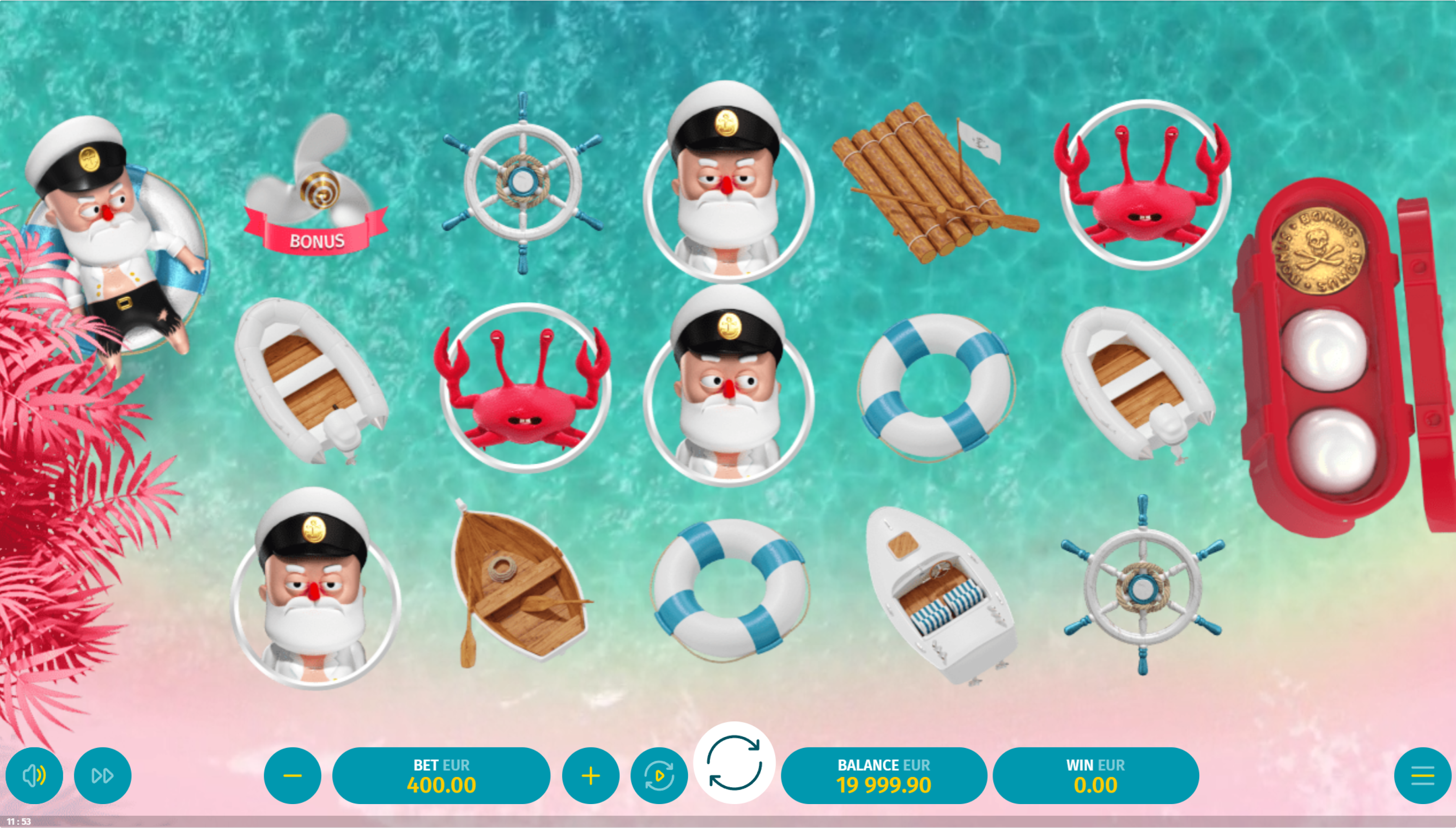Decrease the bet with the minus button
The image size is (1456, 828).
click(x=292, y=776)
